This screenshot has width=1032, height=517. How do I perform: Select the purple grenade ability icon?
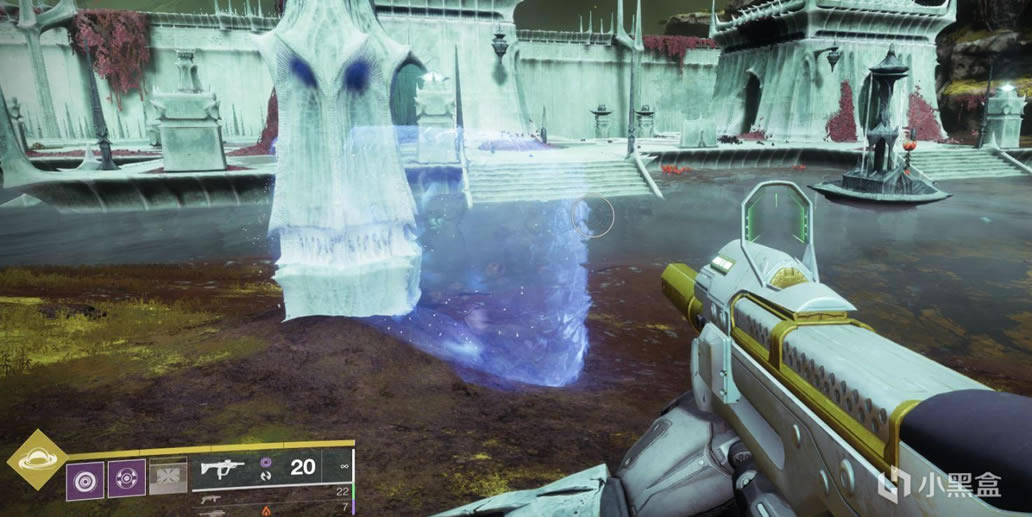tap(86, 478)
